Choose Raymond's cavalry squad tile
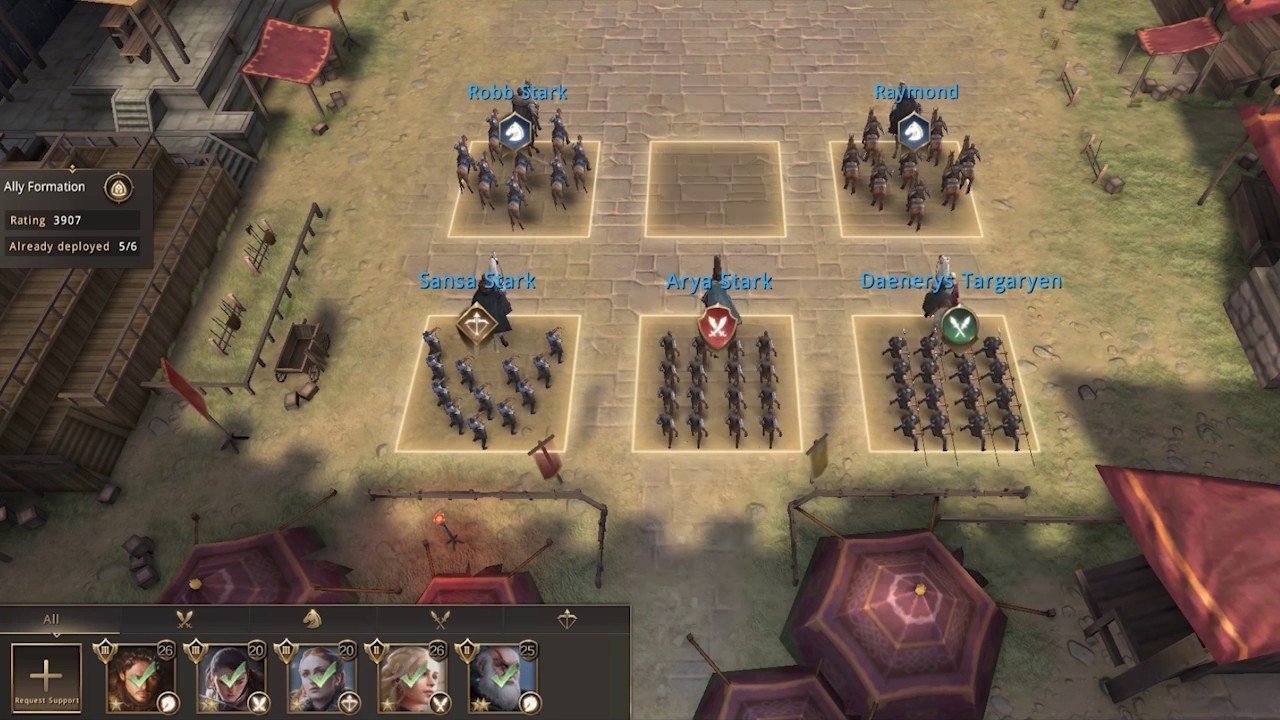This screenshot has height=720, width=1280. pos(906,188)
